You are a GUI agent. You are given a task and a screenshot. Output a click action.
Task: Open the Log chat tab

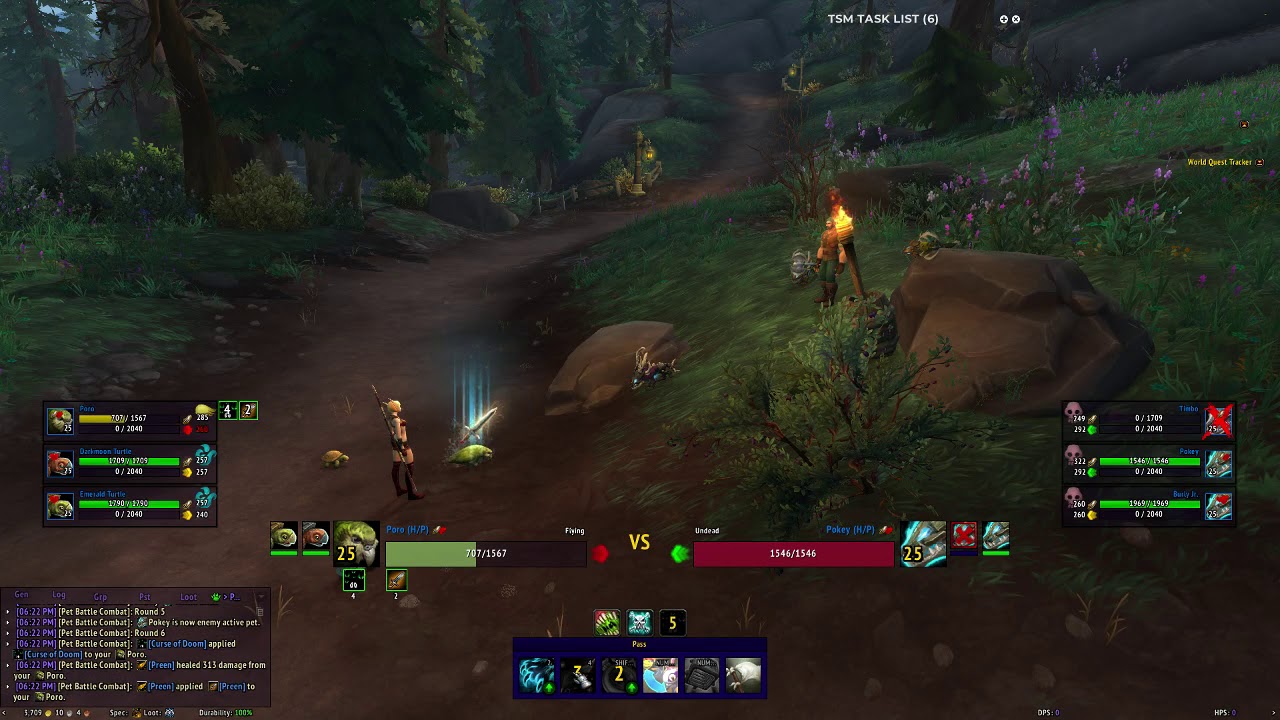click(x=59, y=596)
